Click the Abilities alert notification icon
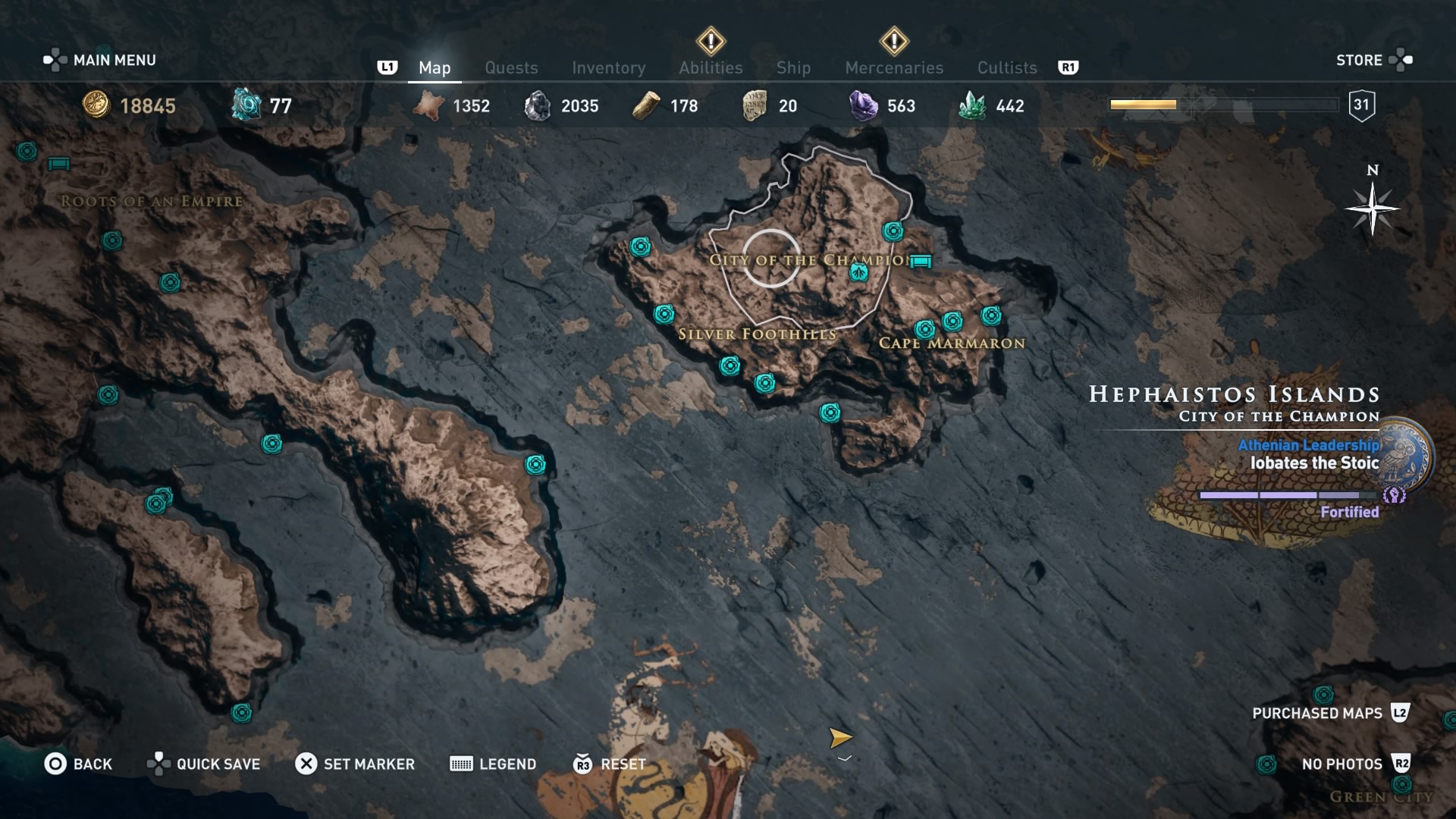The image size is (1456, 819). 710,39
